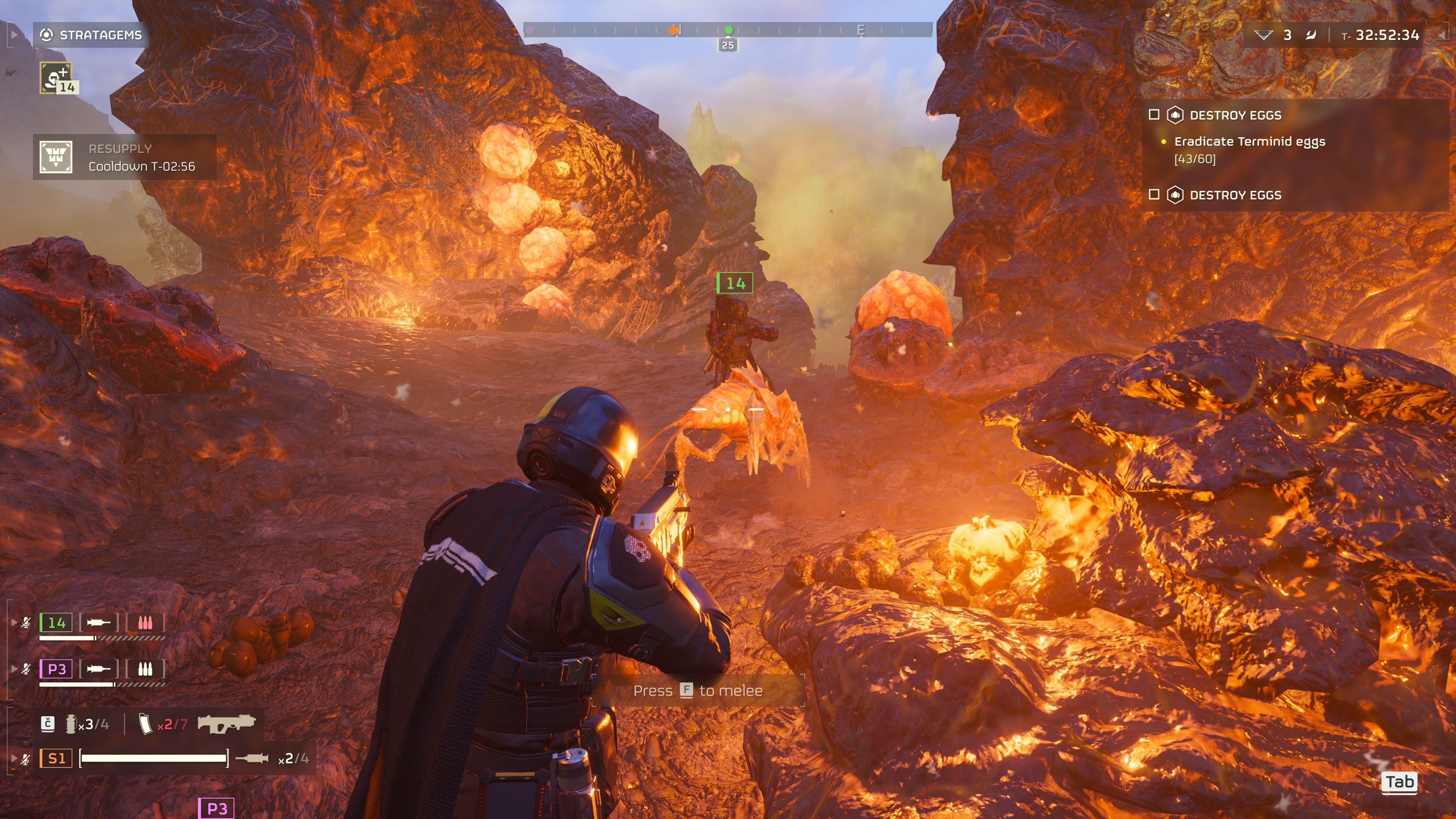This screenshot has width=1456, height=819.
Task: Expand player 14's squad card arrow
Action: click(14, 623)
